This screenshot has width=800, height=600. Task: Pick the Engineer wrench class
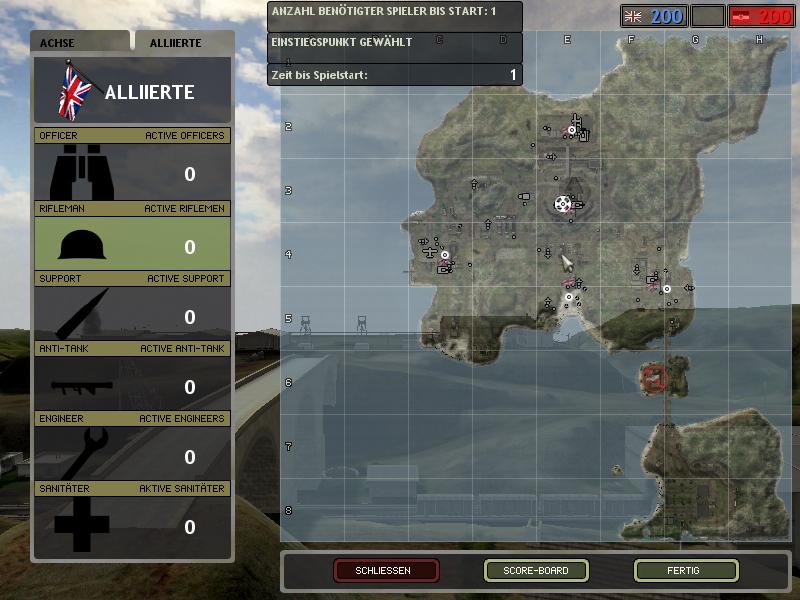tap(132, 454)
